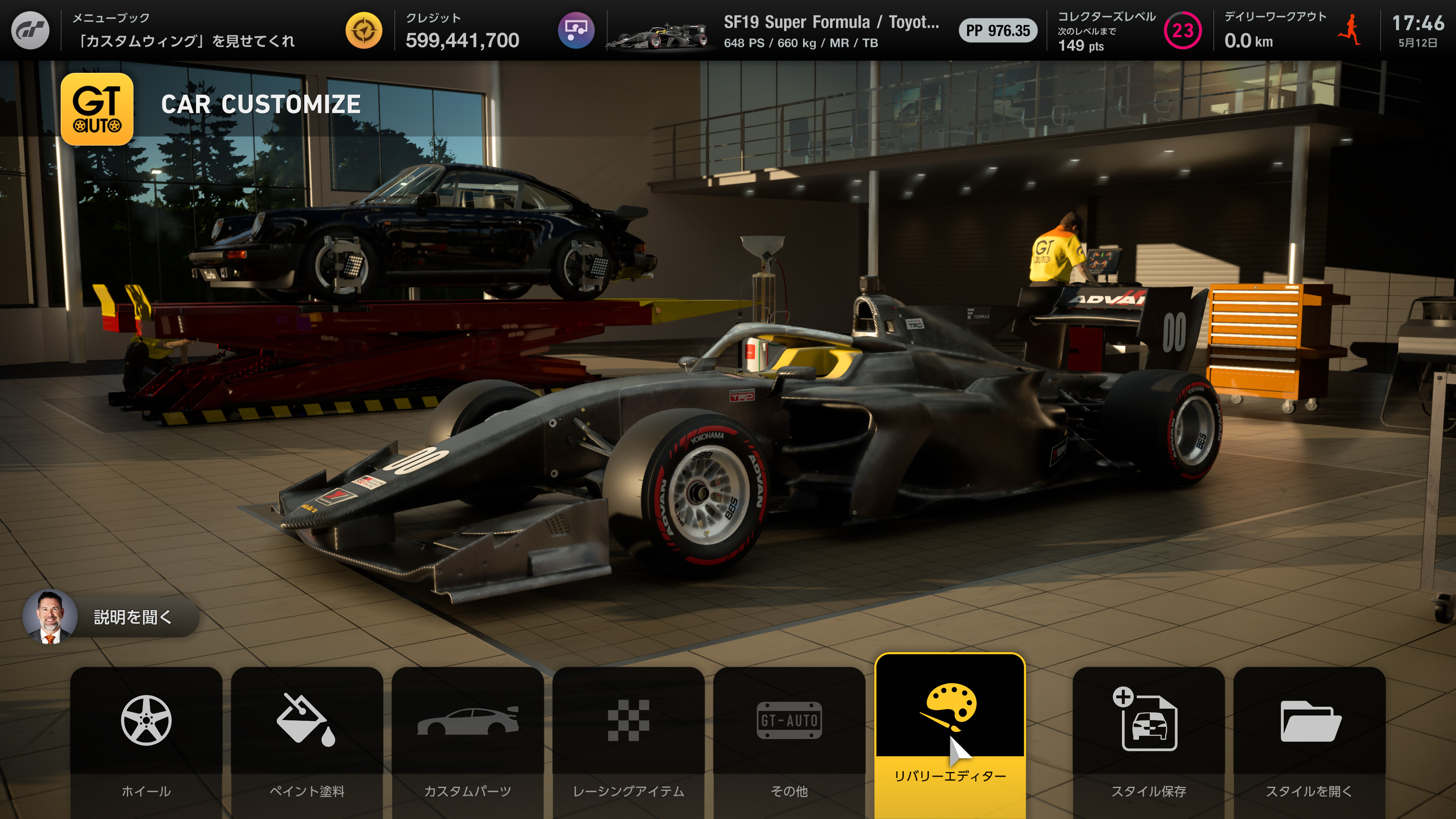The width and height of the screenshot is (1456, 819).
Task: Click the GT AUTO logo badge
Action: click(97, 109)
